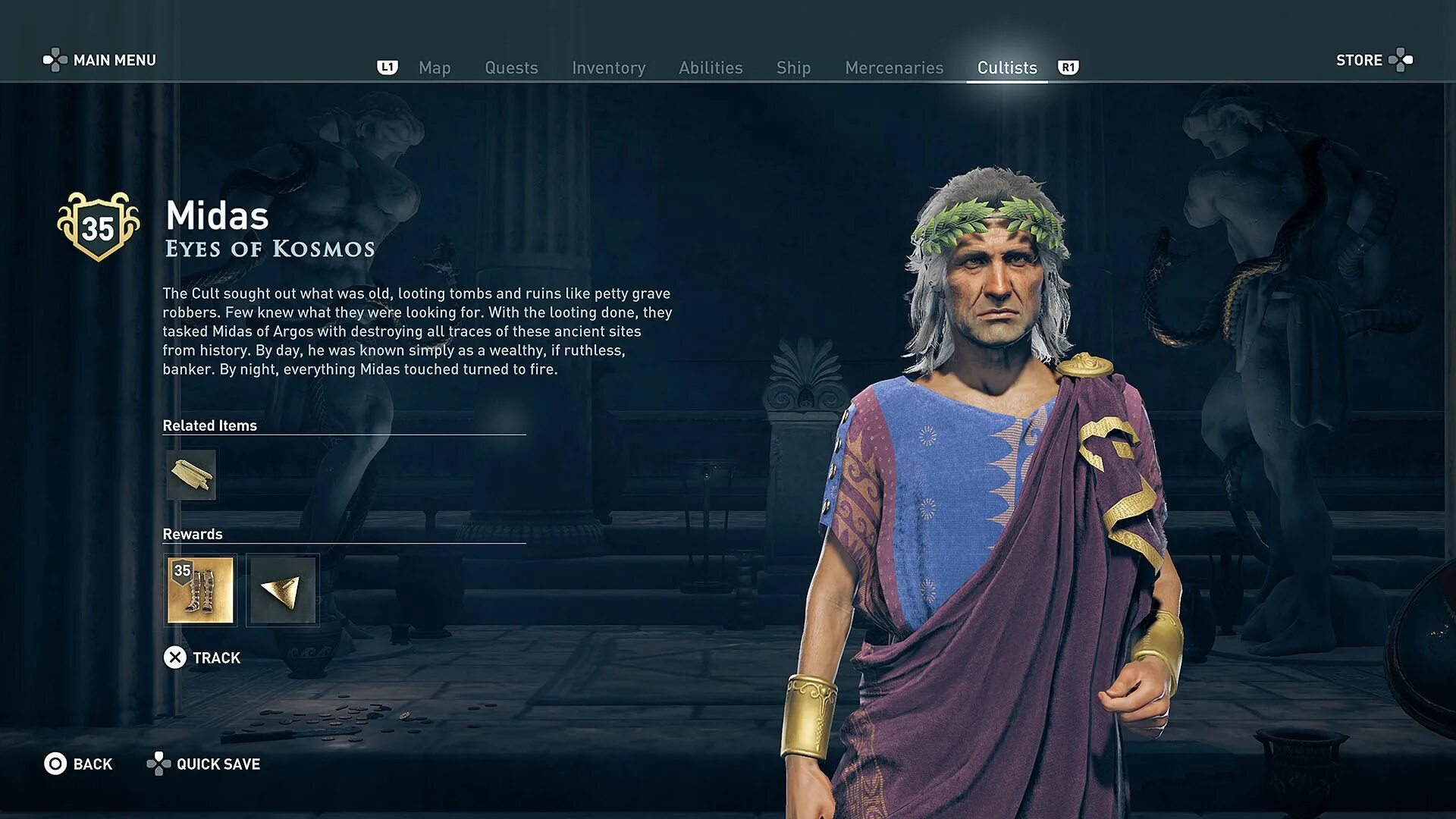Click Quick Save

[204, 764]
